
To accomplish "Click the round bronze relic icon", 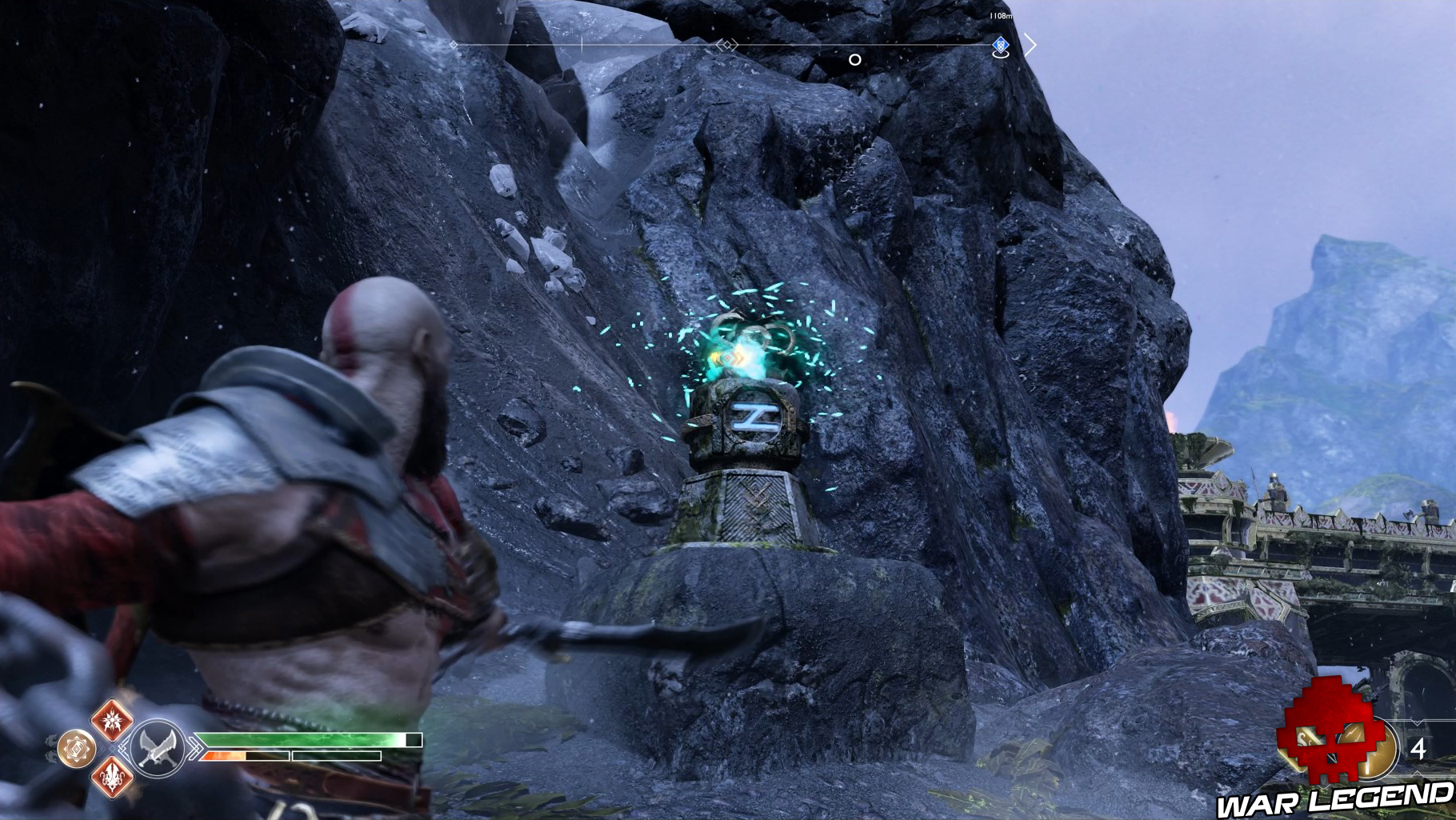I will pyautogui.click(x=77, y=749).
